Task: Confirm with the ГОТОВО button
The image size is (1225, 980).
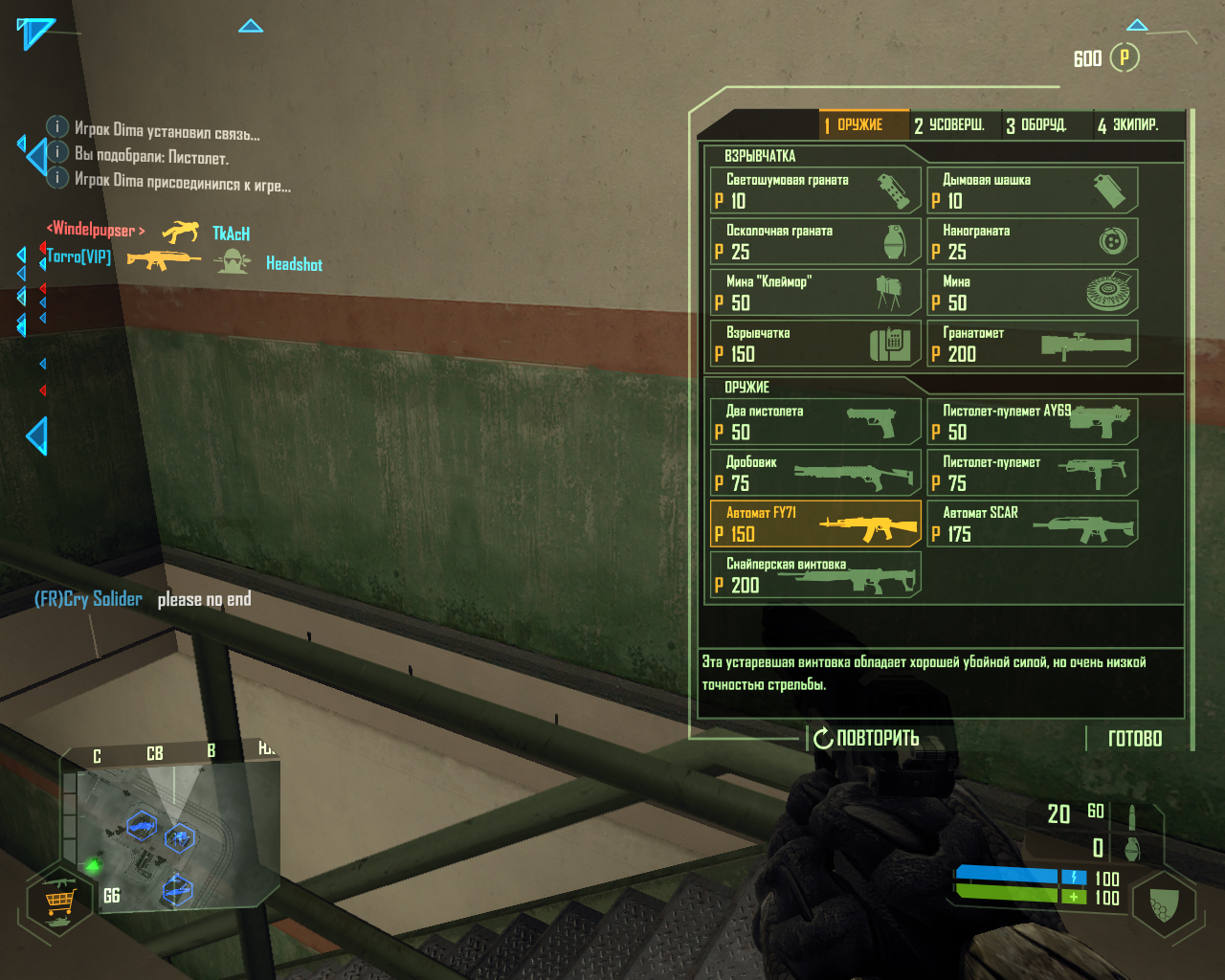Action: [x=1135, y=738]
